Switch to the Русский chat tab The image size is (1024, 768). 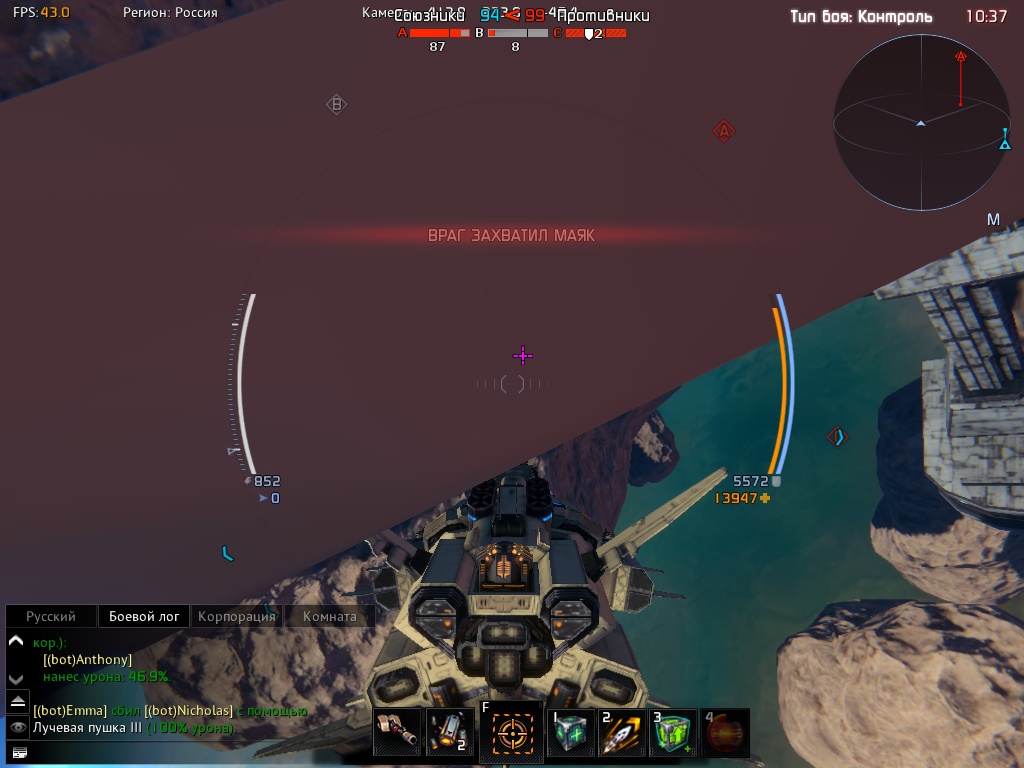click(x=50, y=617)
